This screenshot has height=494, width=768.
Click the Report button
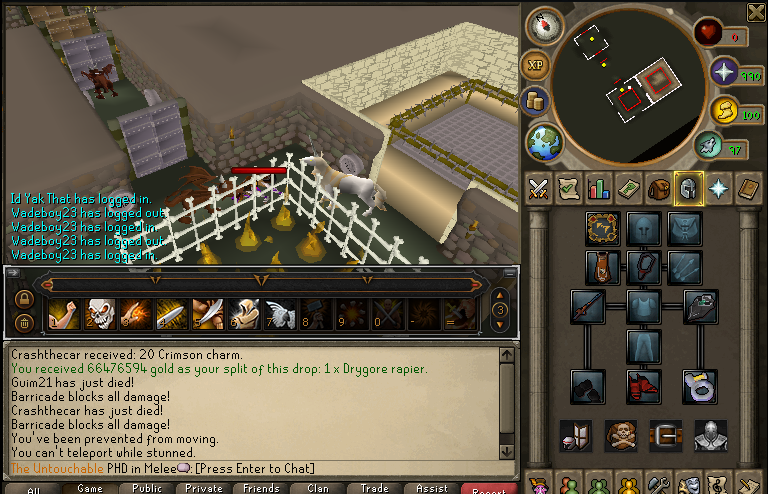tap(489, 489)
